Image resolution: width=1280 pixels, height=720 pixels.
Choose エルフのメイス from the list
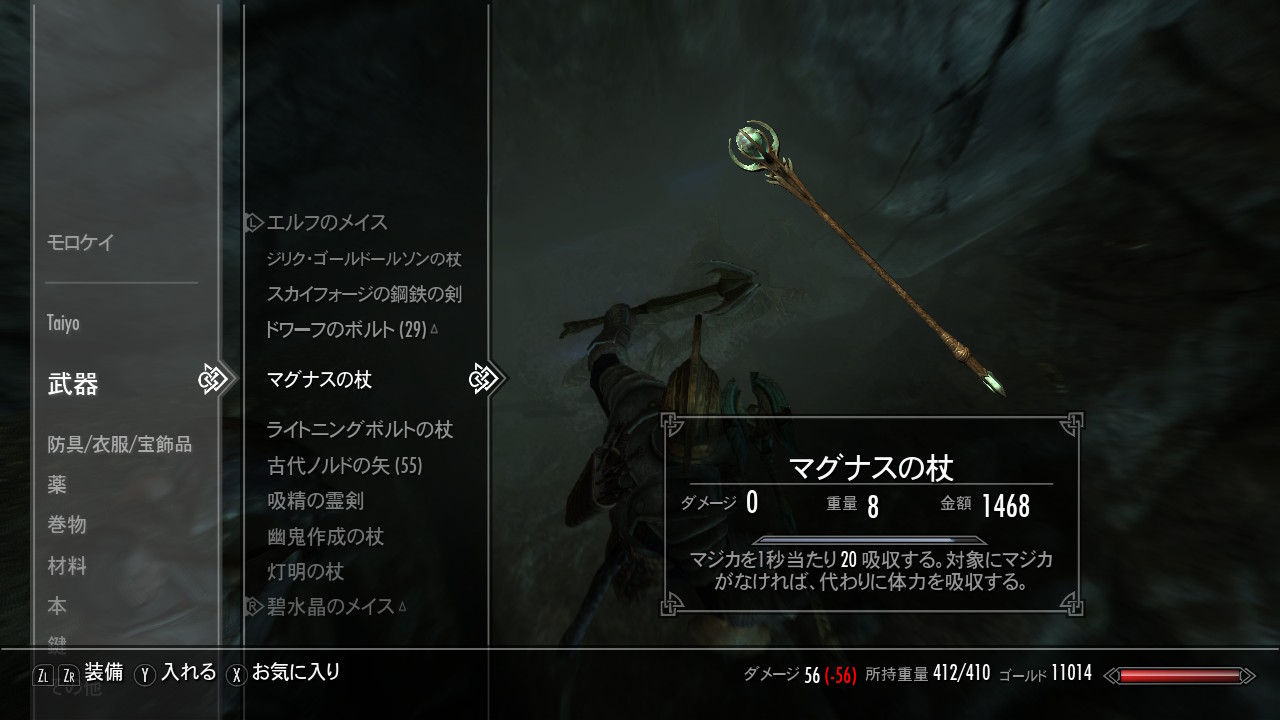[327, 222]
